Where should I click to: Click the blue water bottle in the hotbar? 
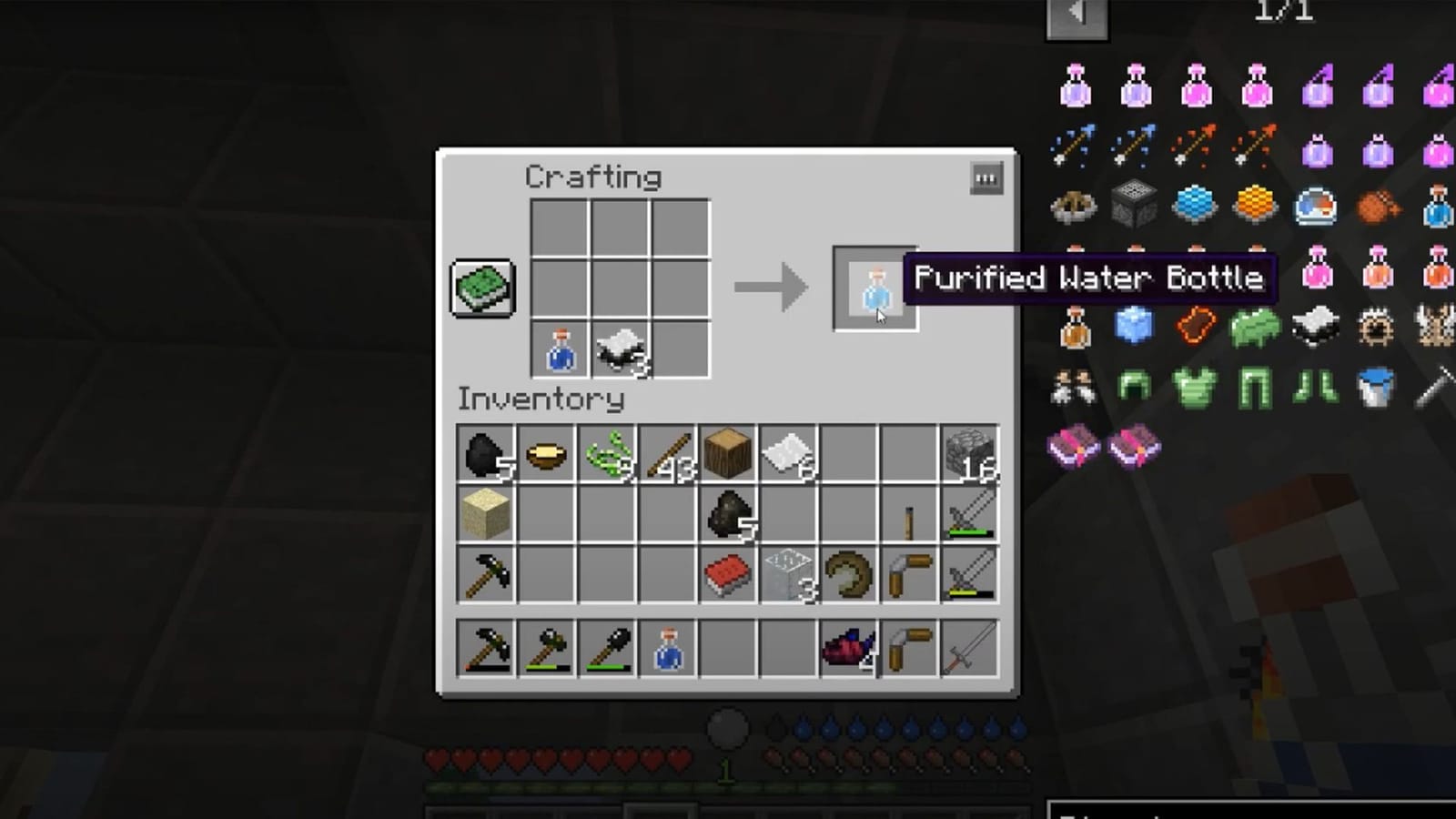[666, 646]
